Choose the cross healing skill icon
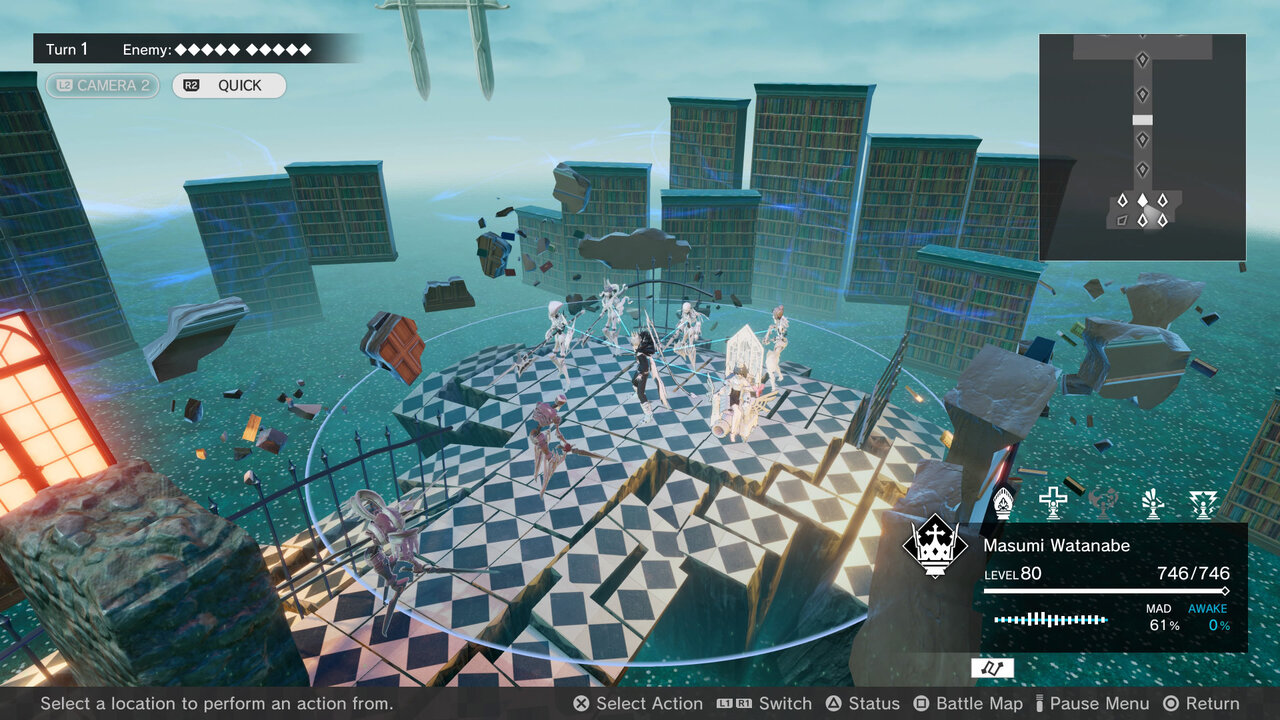Viewport: 1280px width, 720px height. (1053, 501)
